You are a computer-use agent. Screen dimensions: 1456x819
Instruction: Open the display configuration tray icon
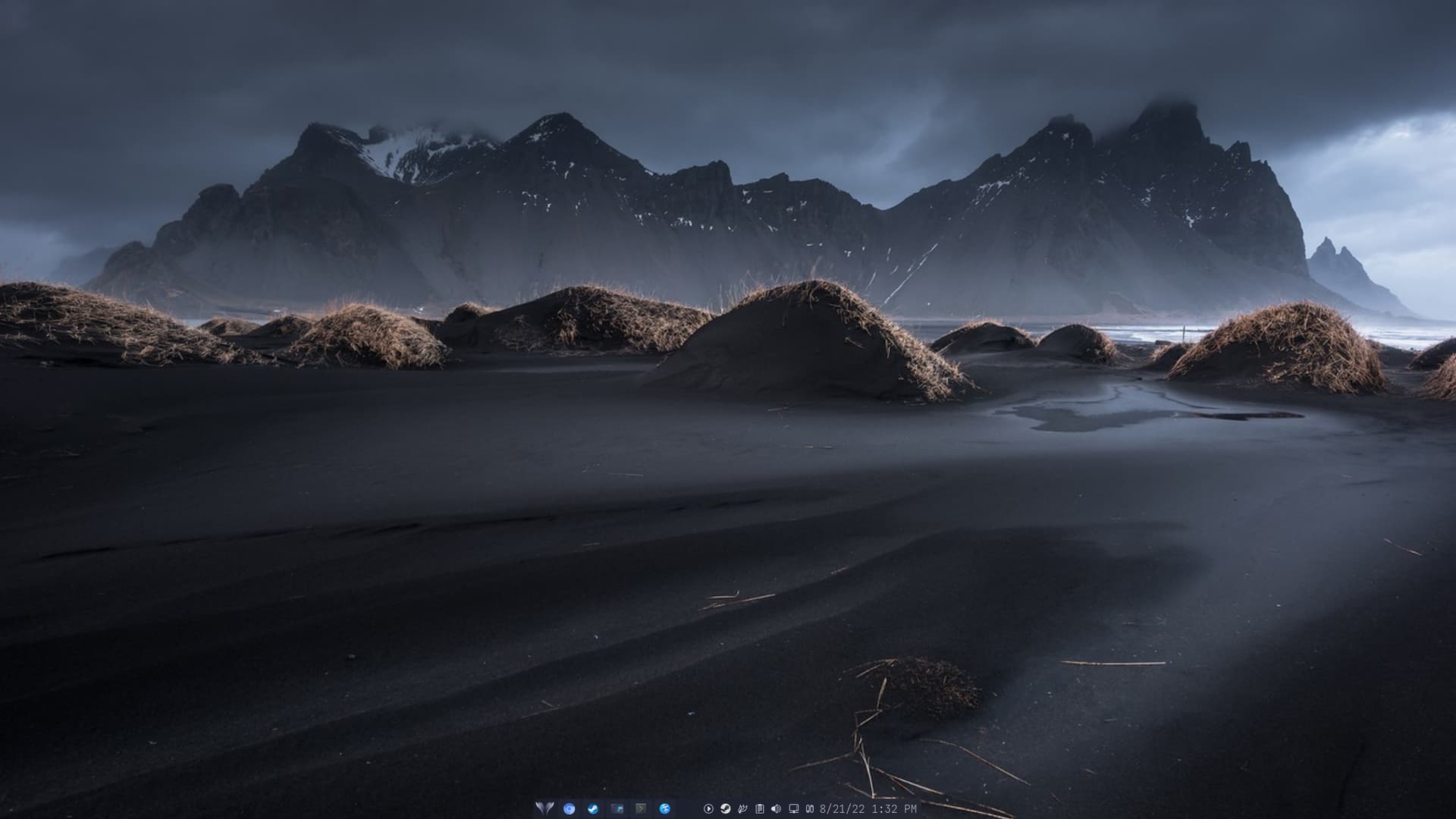[794, 808]
